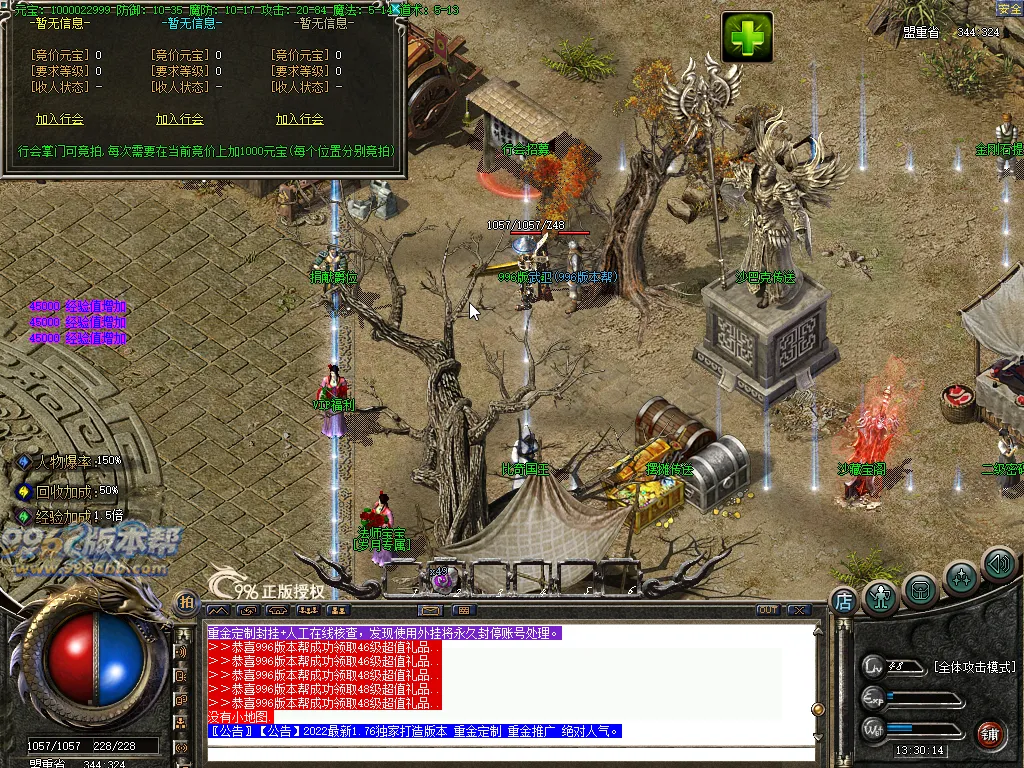Open the character figure round icon
This screenshot has height=768, width=1024.
881,597
